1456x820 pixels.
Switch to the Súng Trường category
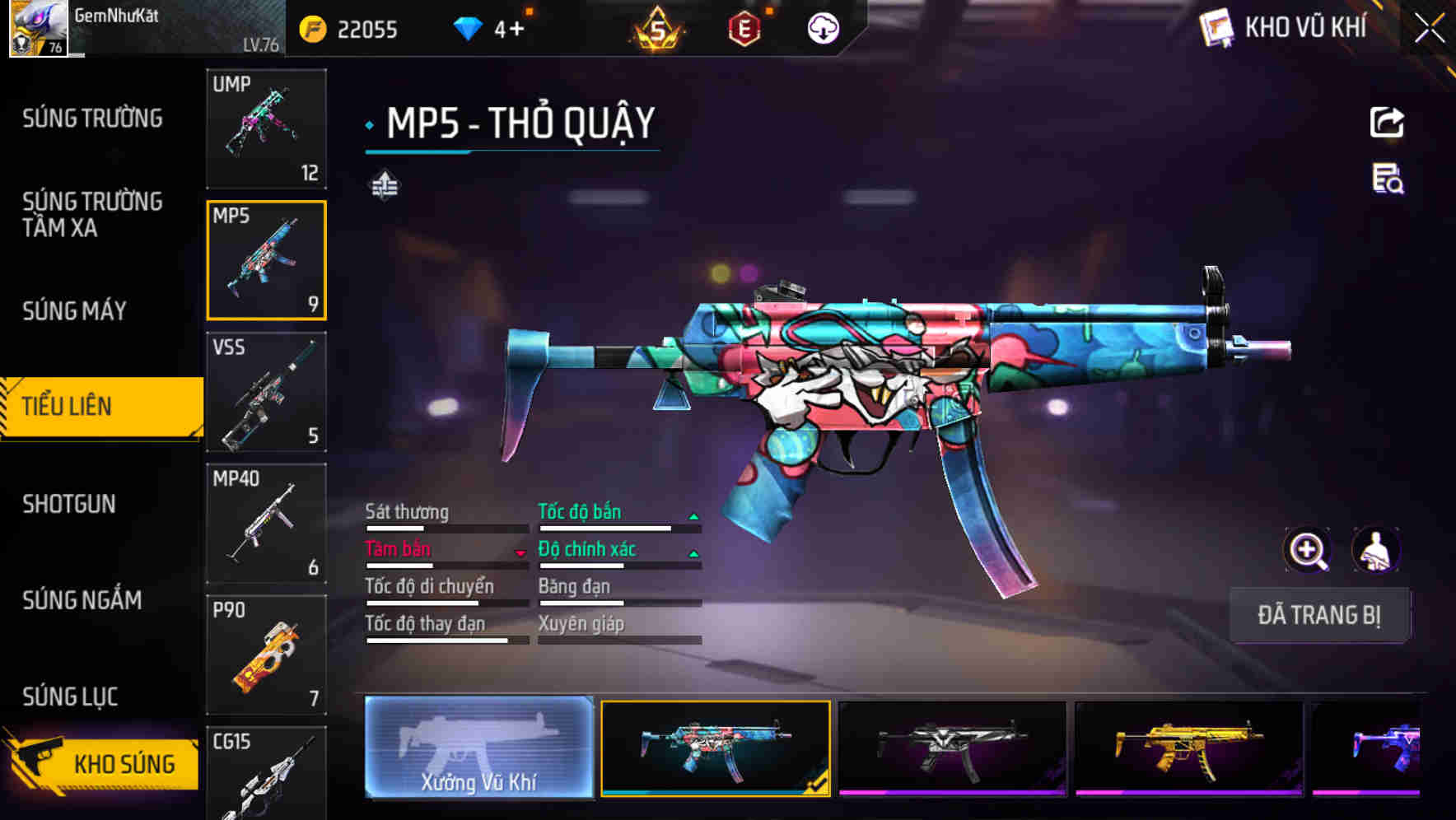tap(92, 119)
